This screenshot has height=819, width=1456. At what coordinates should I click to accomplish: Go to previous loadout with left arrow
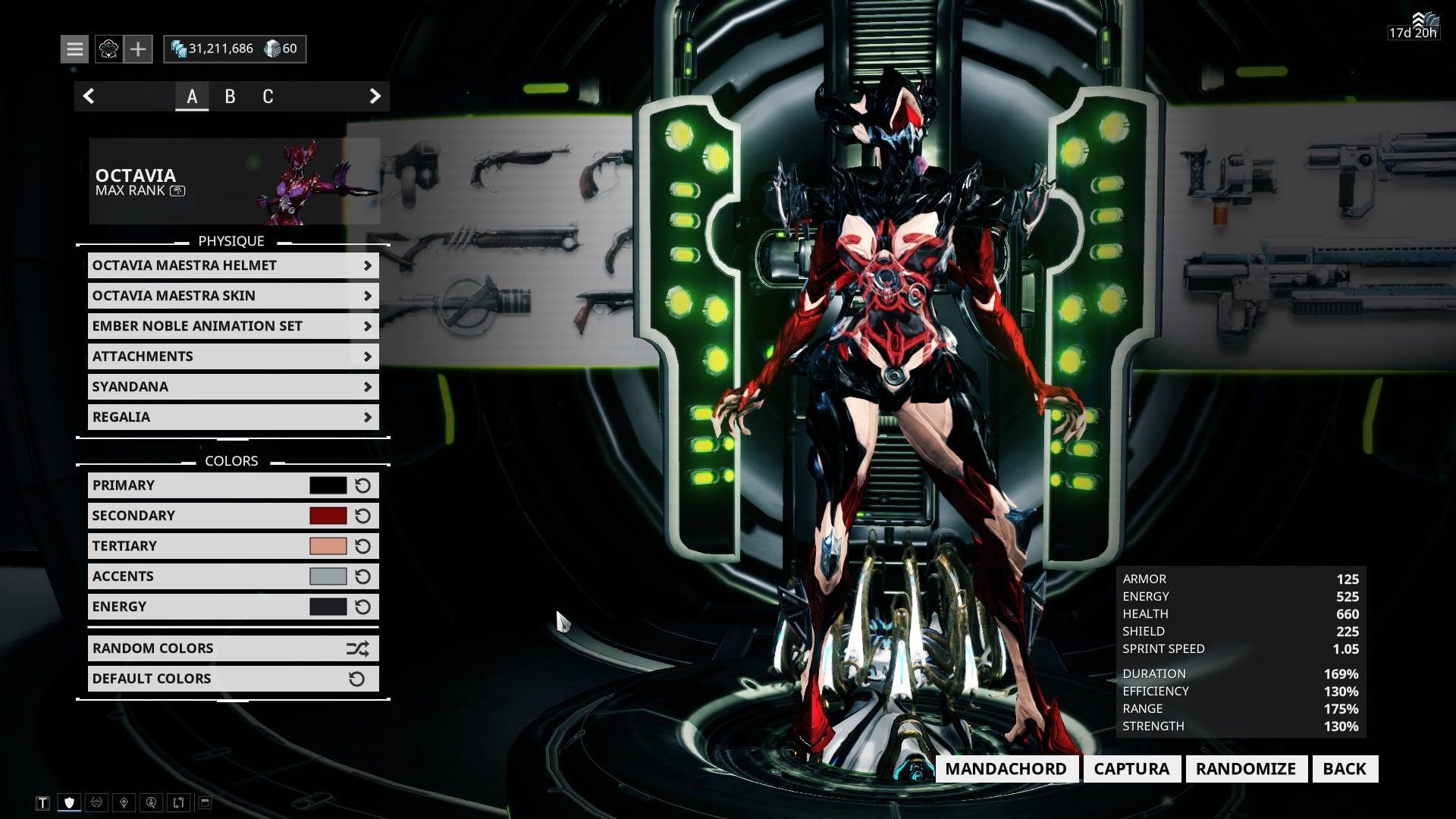click(89, 96)
